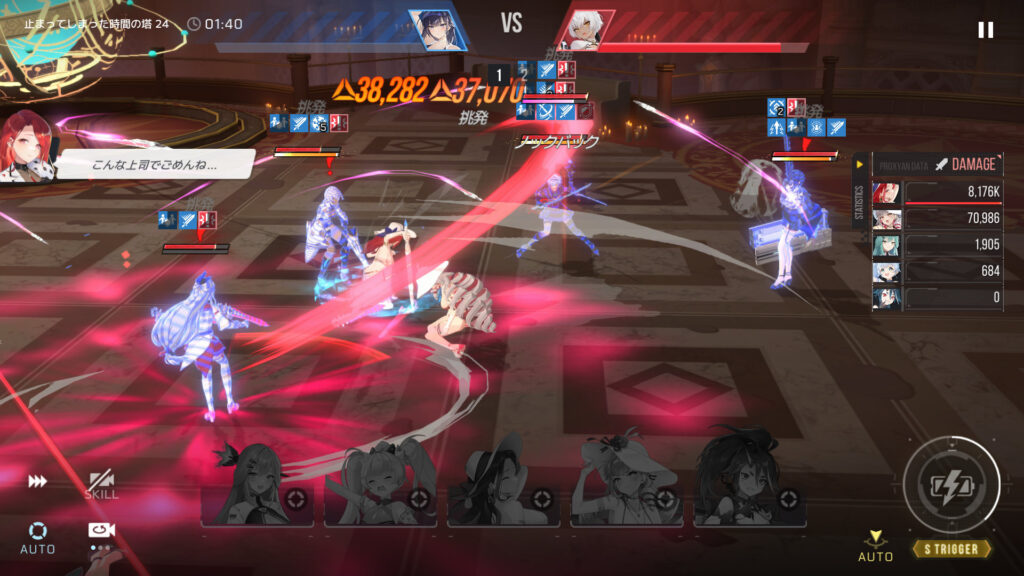Switch the statistics display from DAMAGE

[x=964, y=164]
